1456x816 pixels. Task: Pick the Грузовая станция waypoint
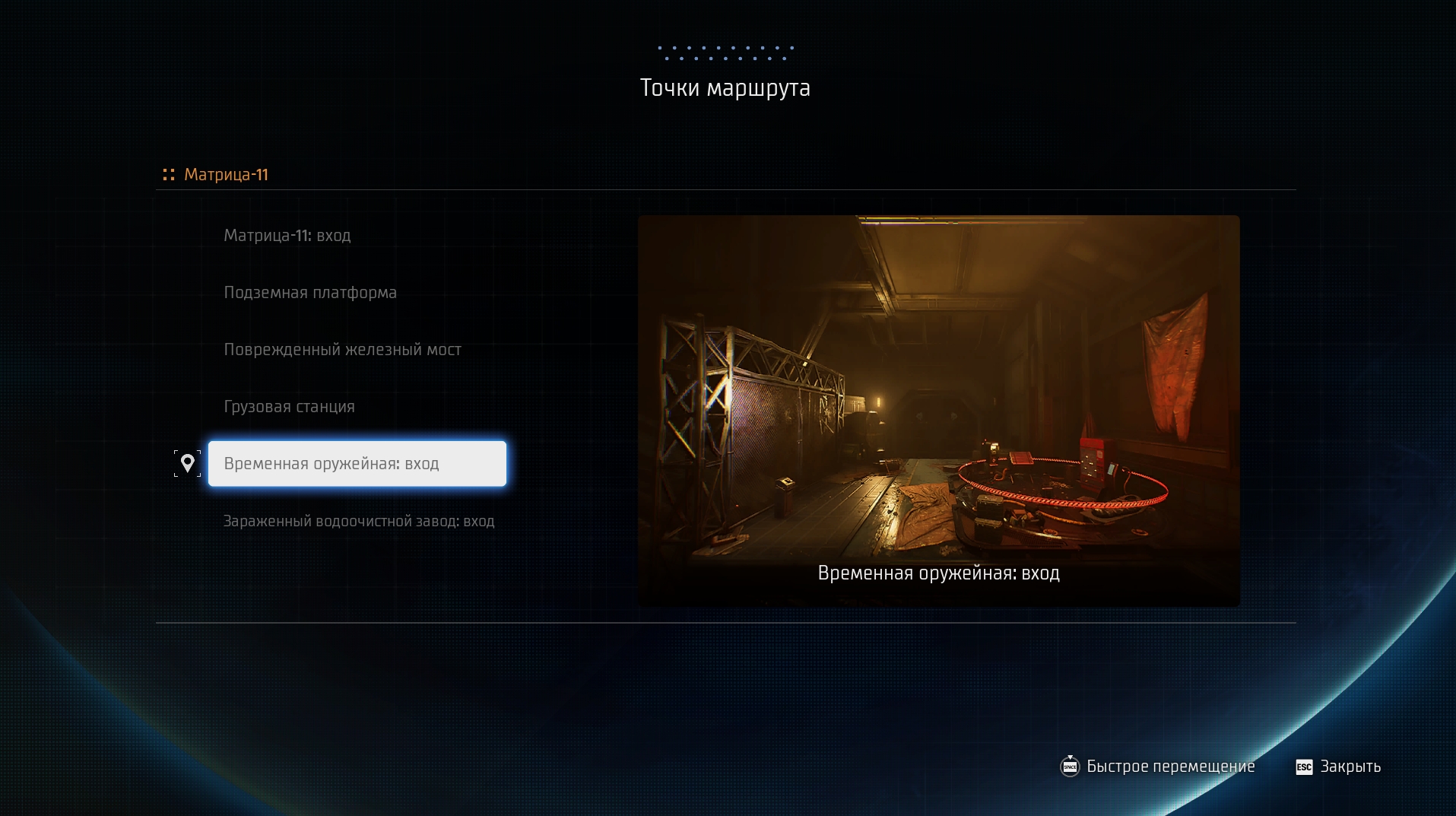[289, 407]
